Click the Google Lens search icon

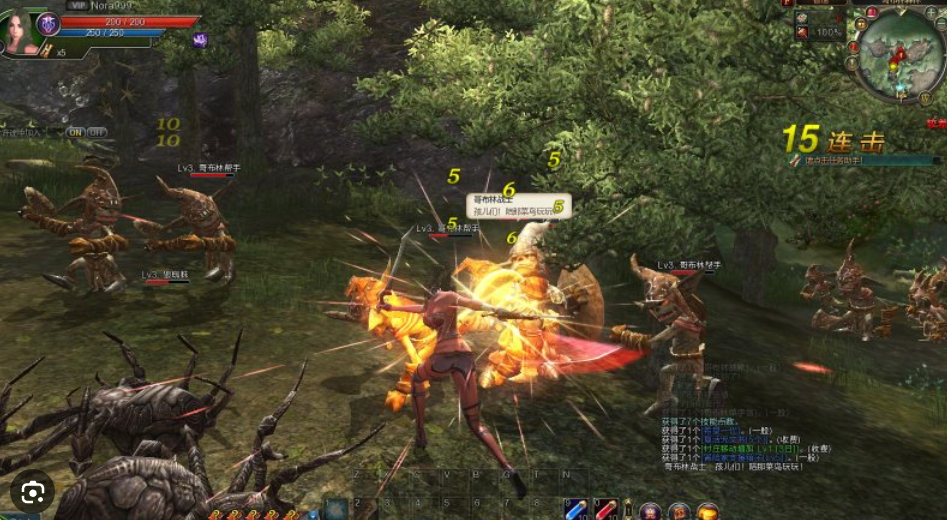click(33, 491)
